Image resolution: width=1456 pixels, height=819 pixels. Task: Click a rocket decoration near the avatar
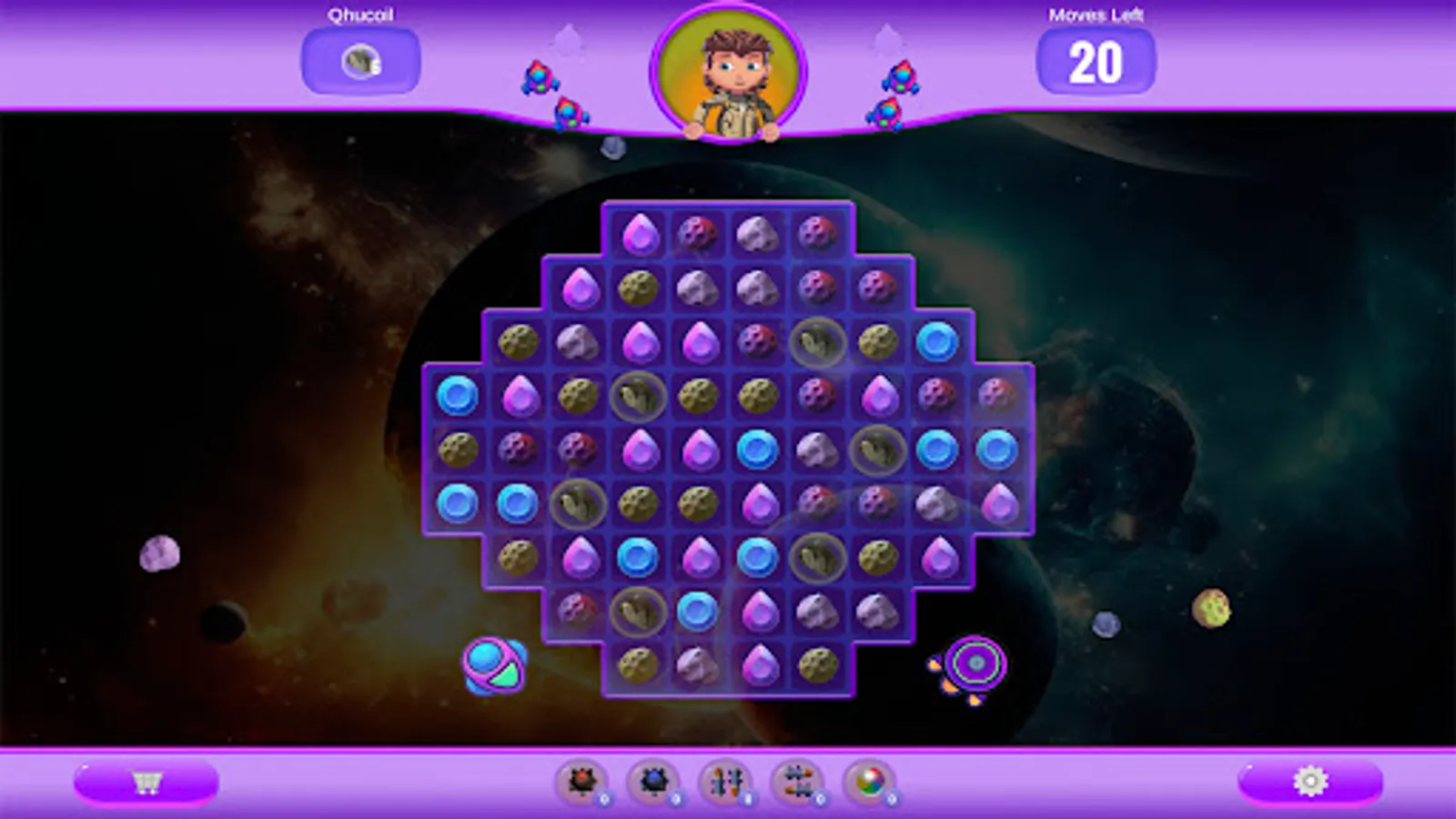(x=539, y=77)
